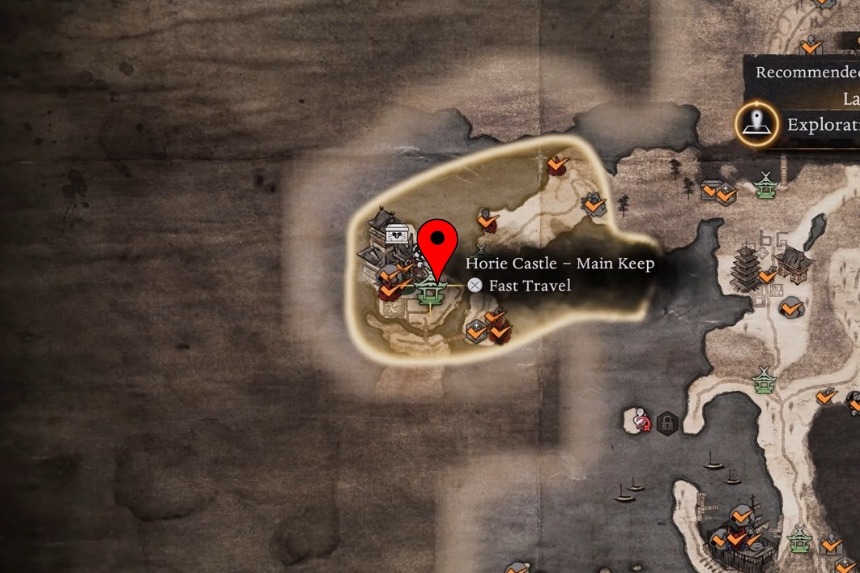Screen dimensions: 860x573
Task: Select the green shrine marker below Exploration panel
Action: 765,185
